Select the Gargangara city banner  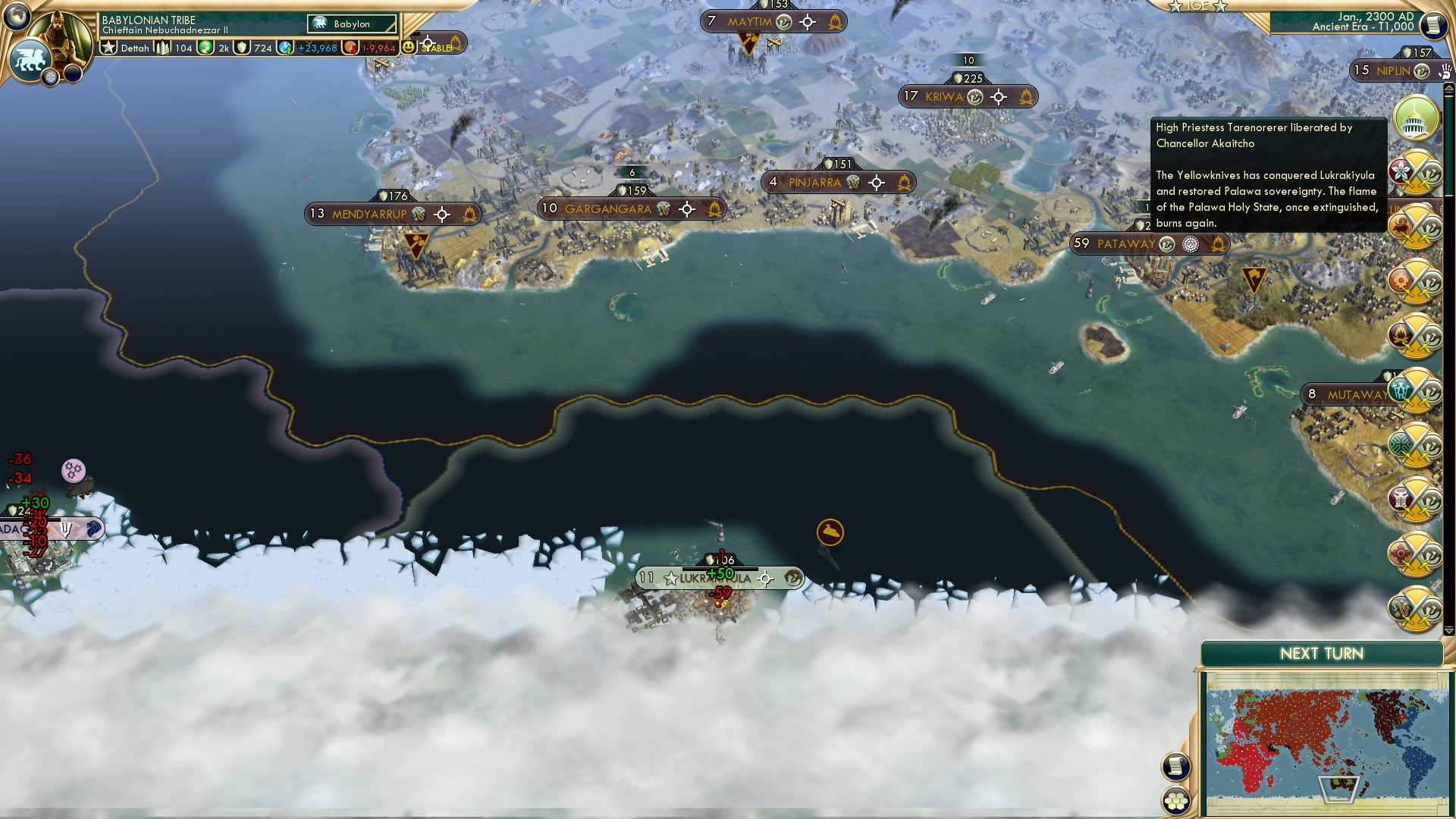coord(607,209)
